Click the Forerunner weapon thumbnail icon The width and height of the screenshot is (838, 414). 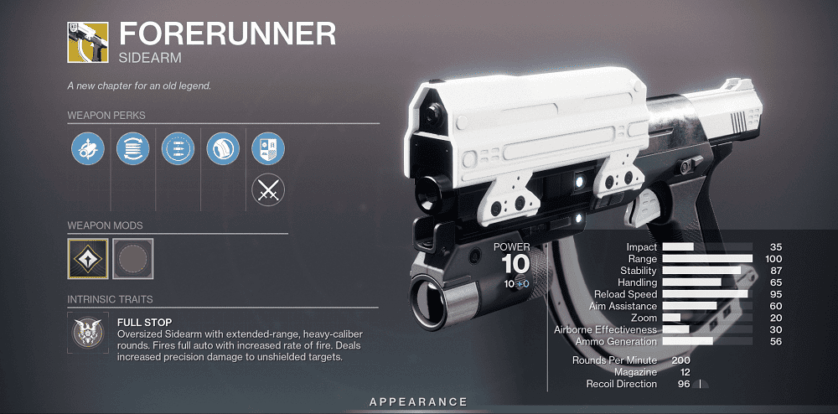(x=87, y=43)
